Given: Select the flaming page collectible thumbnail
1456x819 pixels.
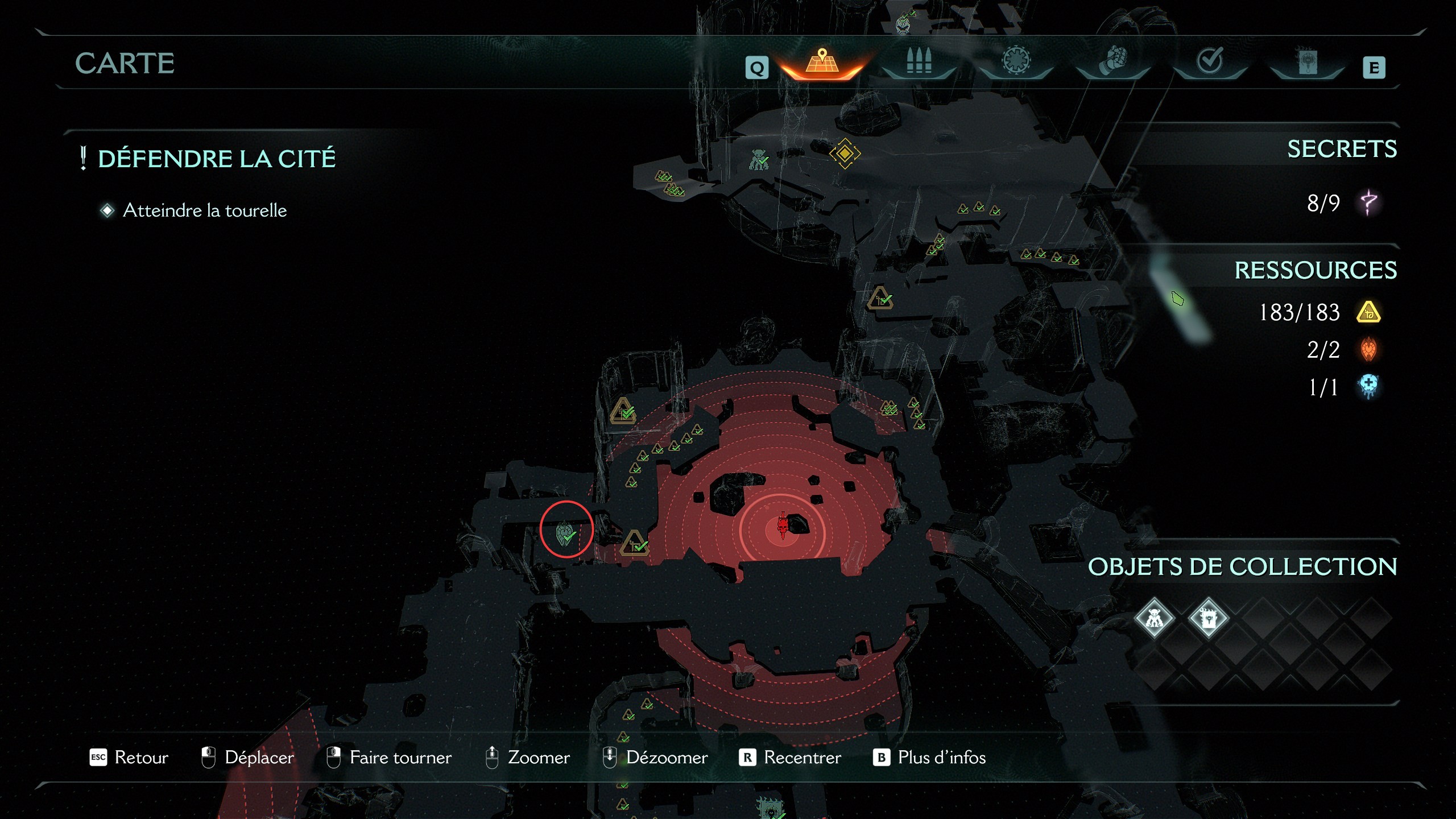Looking at the screenshot, I should (x=1209, y=618).
